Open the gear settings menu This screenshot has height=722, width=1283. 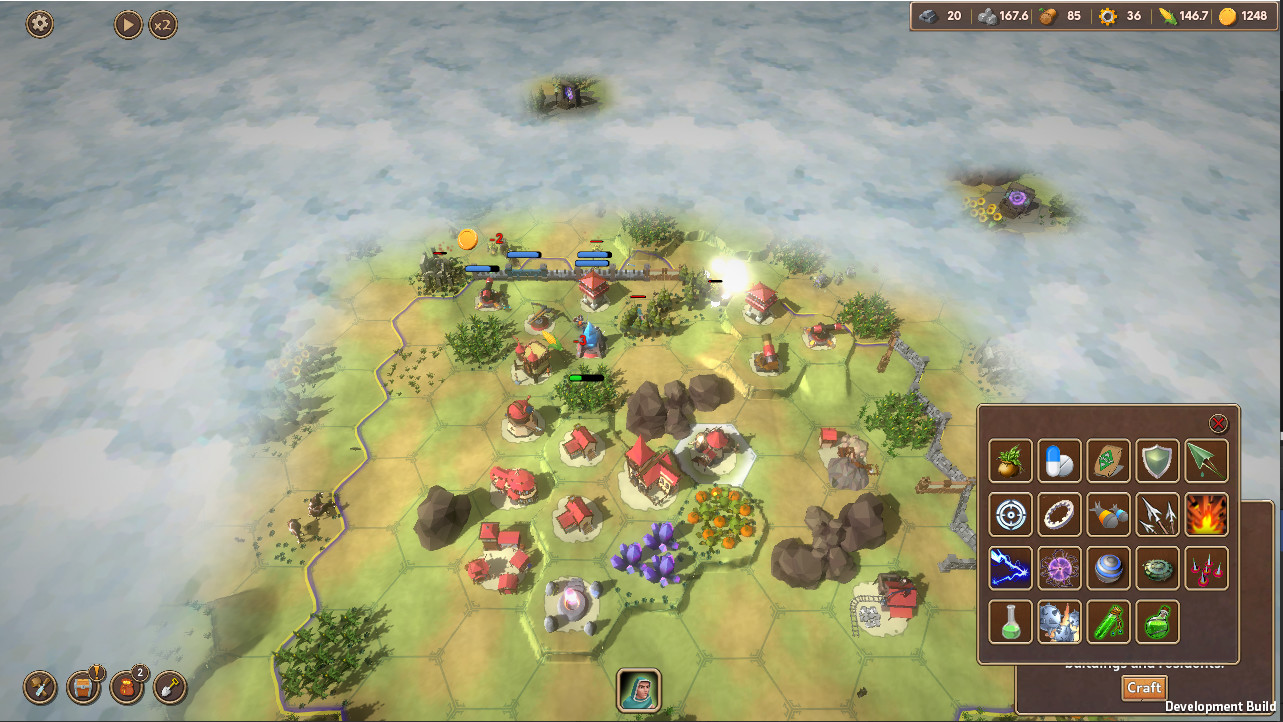click(40, 24)
